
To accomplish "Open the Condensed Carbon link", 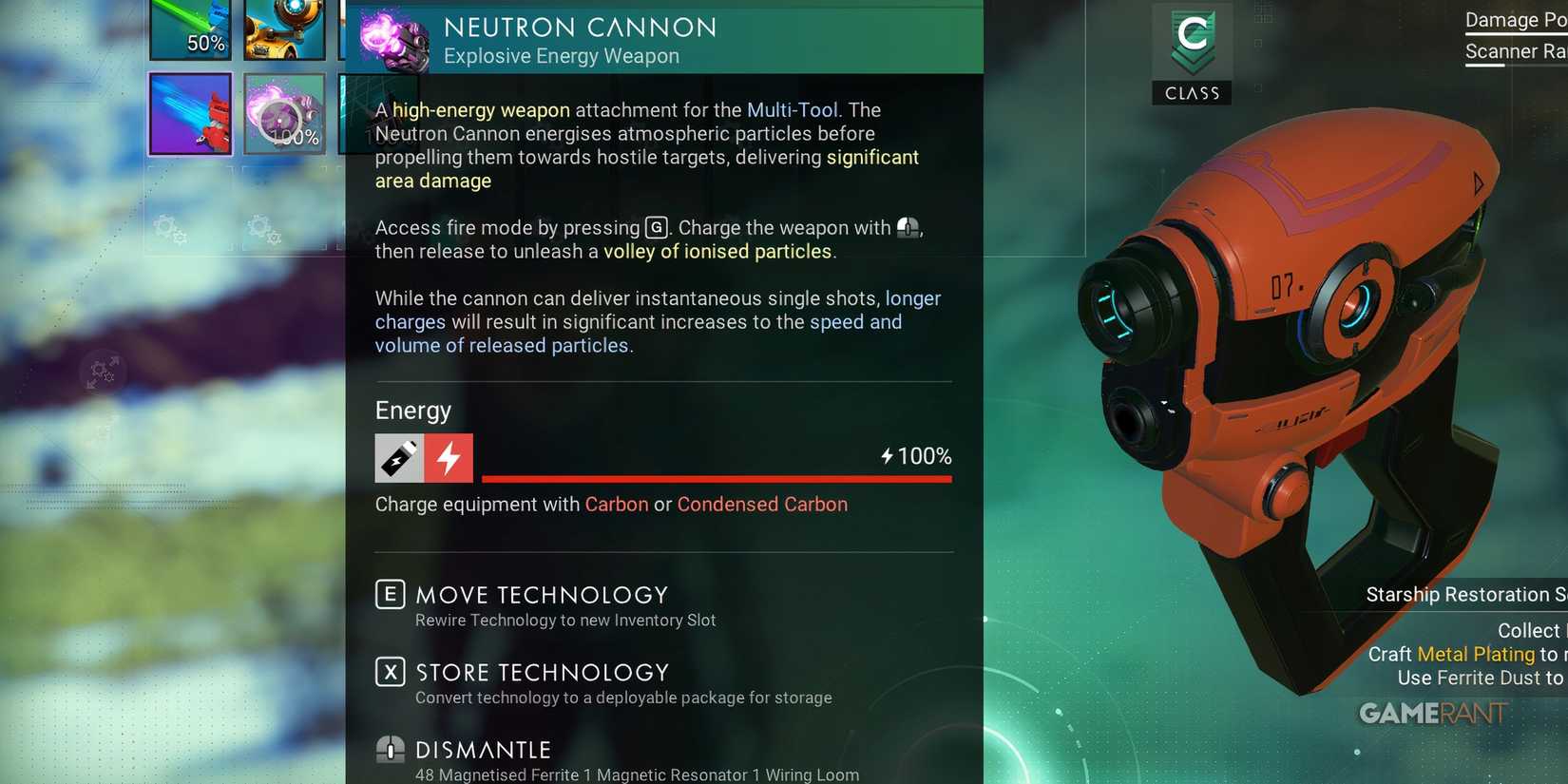I will 761,504.
